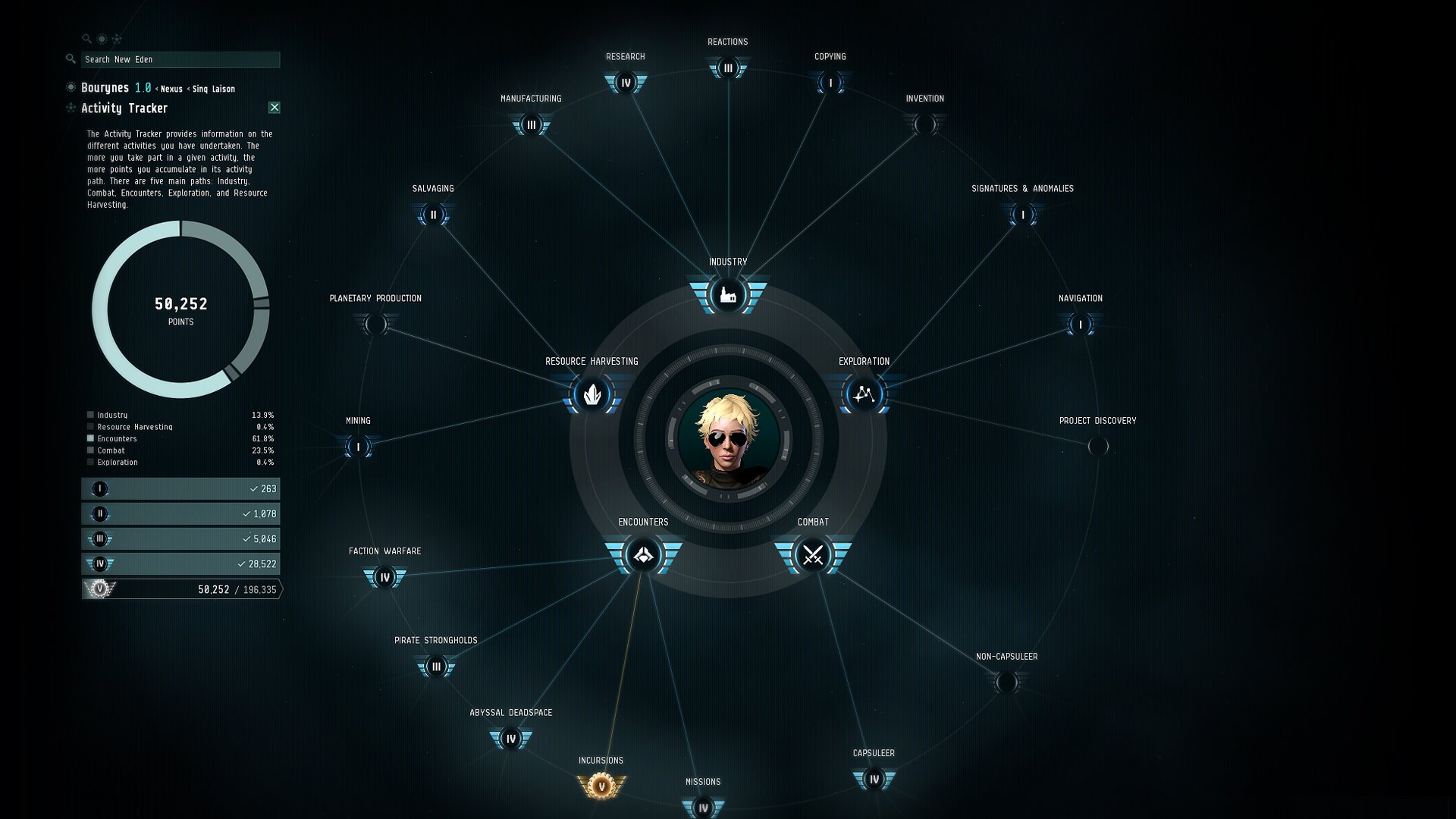Select the Industry path node

728,295
